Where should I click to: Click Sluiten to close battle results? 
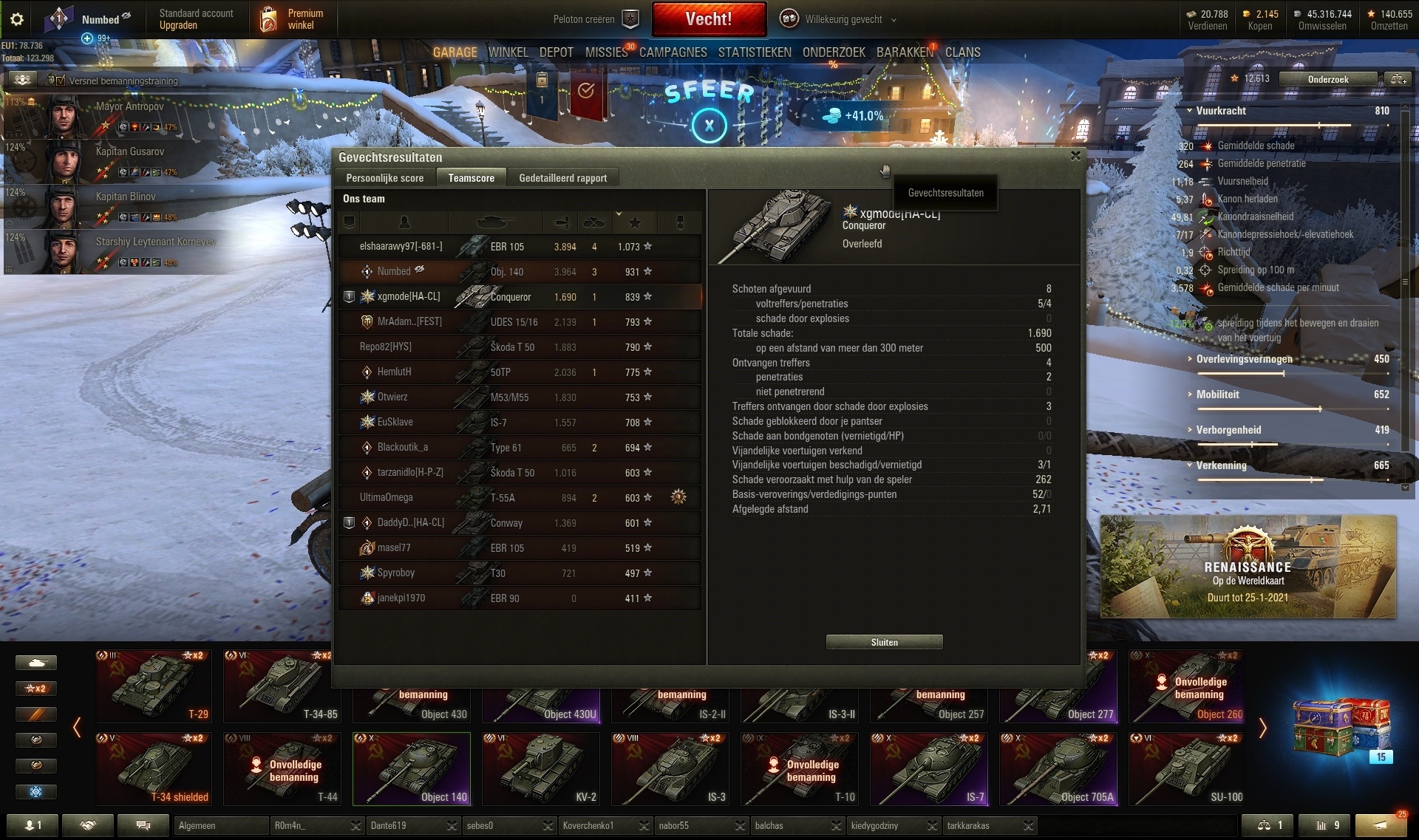tap(884, 642)
